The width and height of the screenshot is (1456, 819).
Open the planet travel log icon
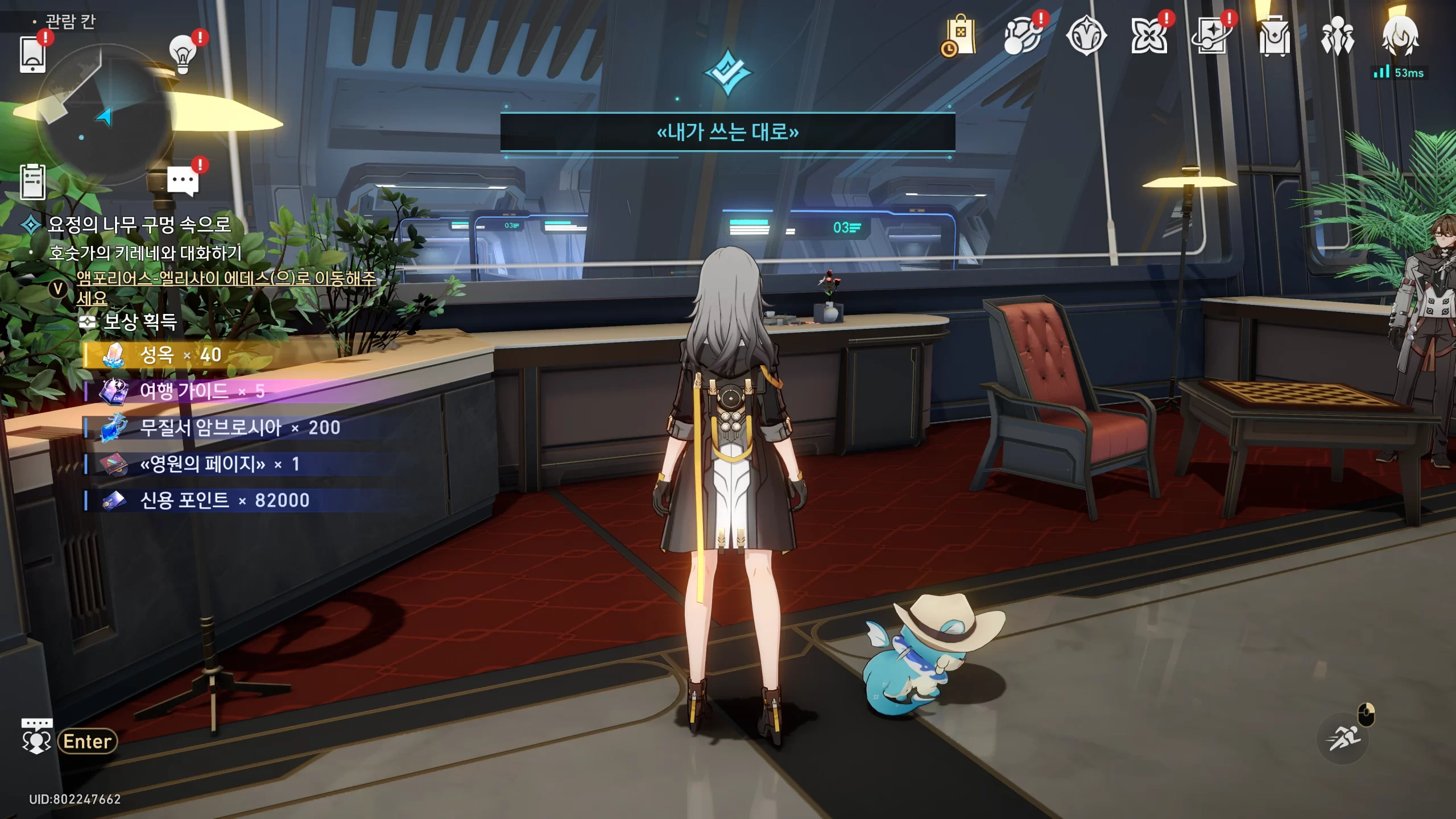click(1023, 36)
